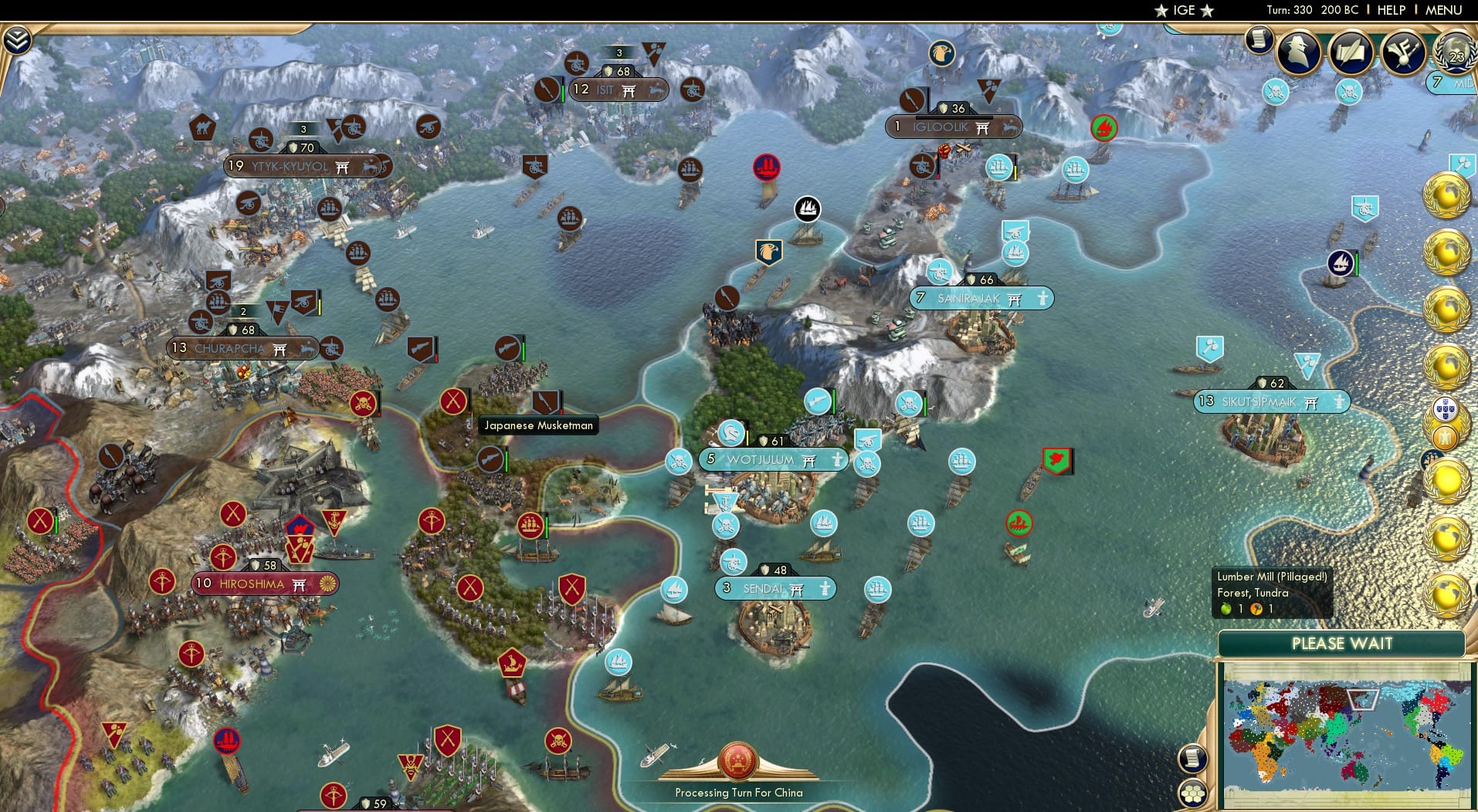This screenshot has width=1478, height=812.
Task: Open the HELP menu
Action: (1391, 10)
